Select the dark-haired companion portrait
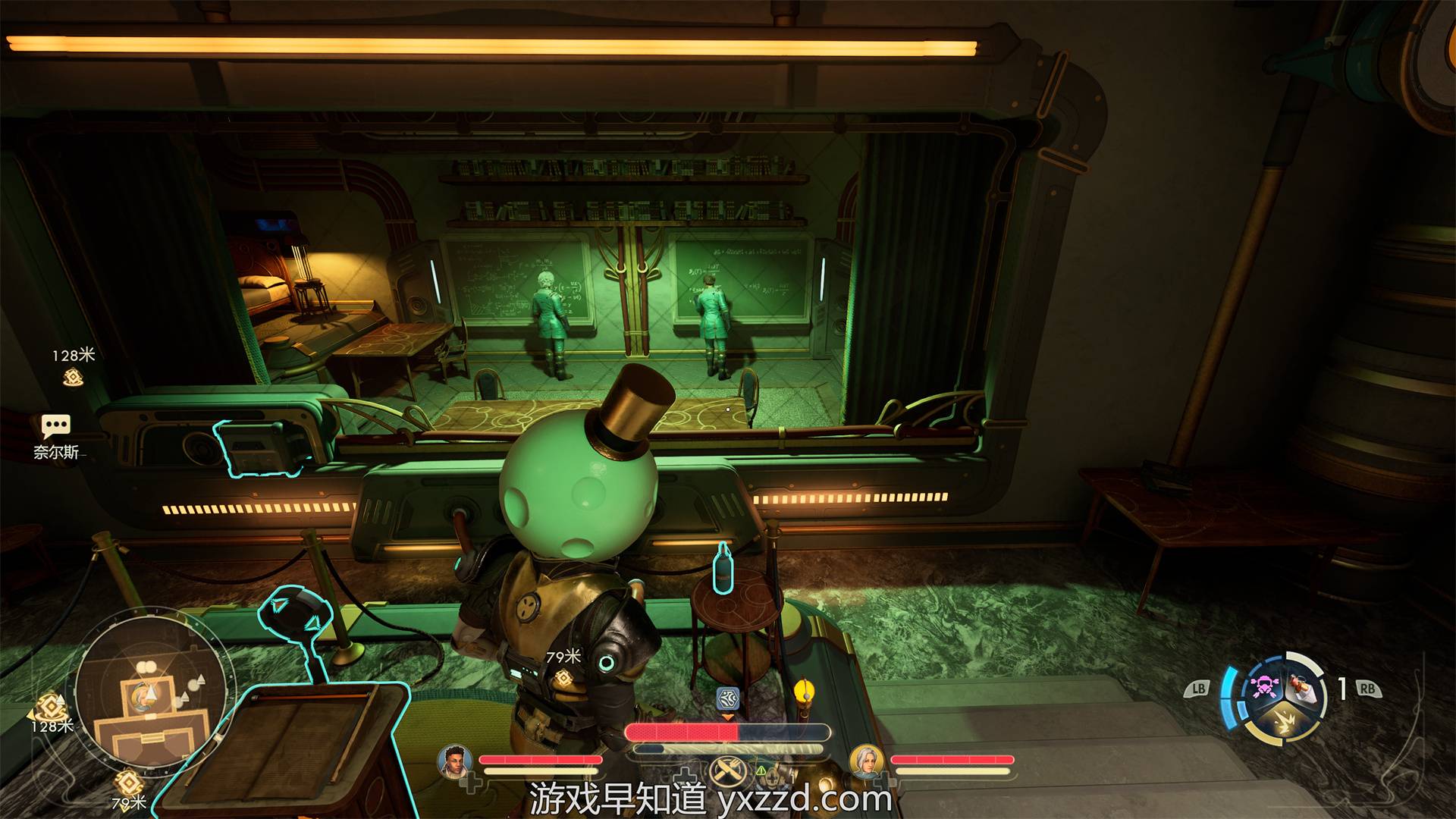The height and width of the screenshot is (819, 1456). (x=454, y=761)
